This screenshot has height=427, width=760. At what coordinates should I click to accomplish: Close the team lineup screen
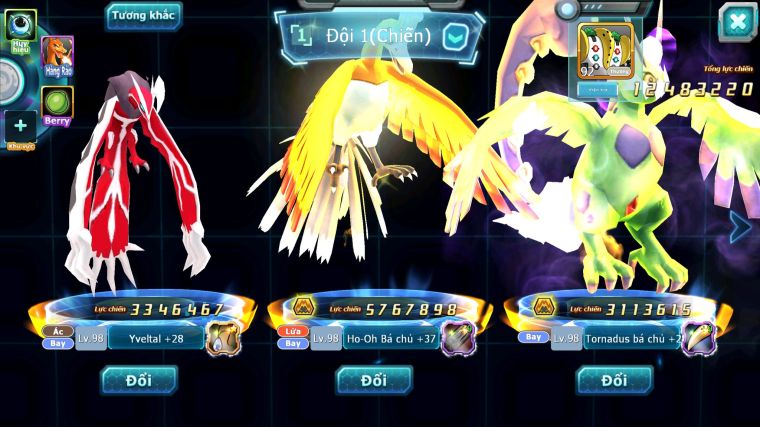coord(736,22)
